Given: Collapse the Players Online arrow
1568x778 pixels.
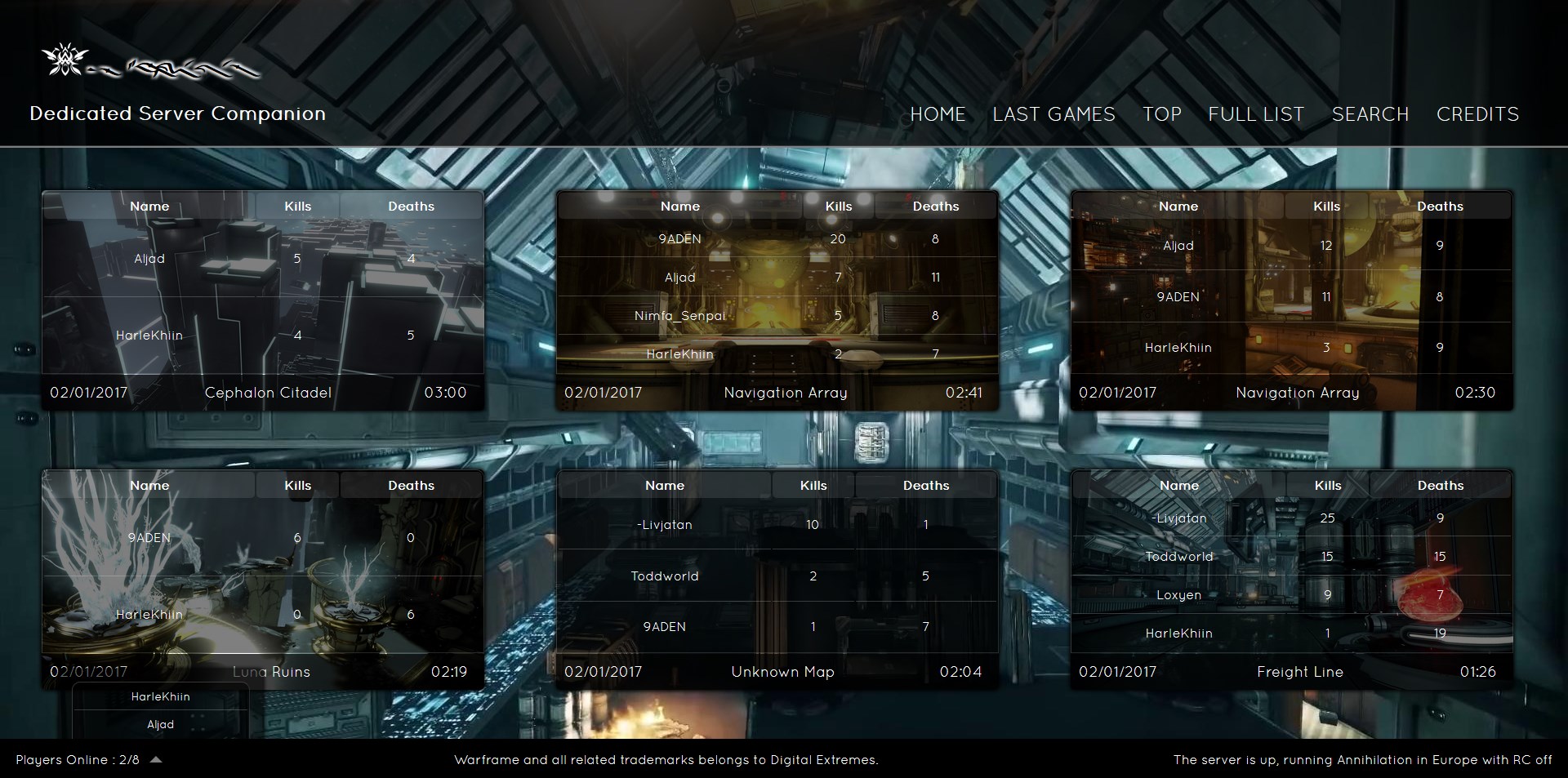Looking at the screenshot, I should click(156, 759).
